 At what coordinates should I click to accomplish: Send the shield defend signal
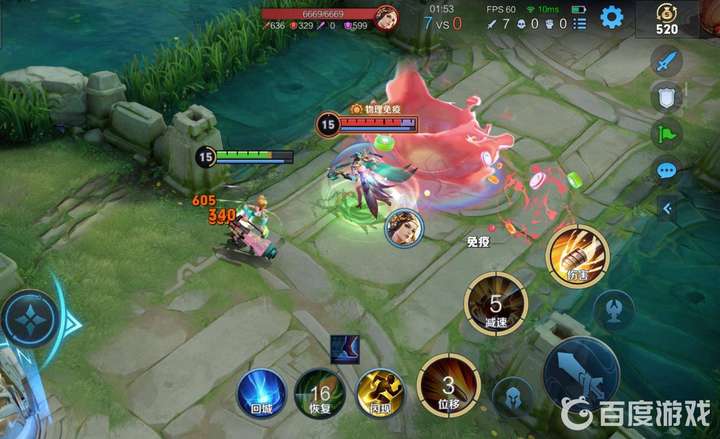point(666,97)
